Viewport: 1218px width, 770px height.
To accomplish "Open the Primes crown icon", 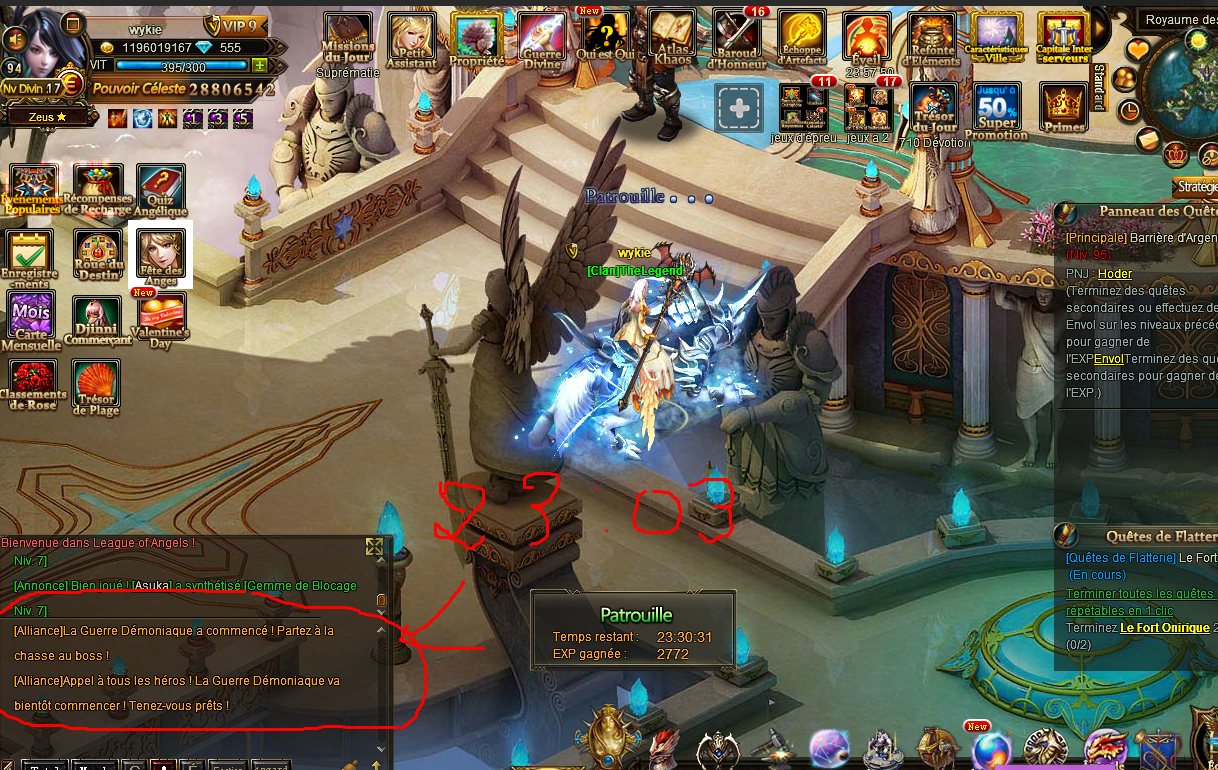I will 1063,108.
